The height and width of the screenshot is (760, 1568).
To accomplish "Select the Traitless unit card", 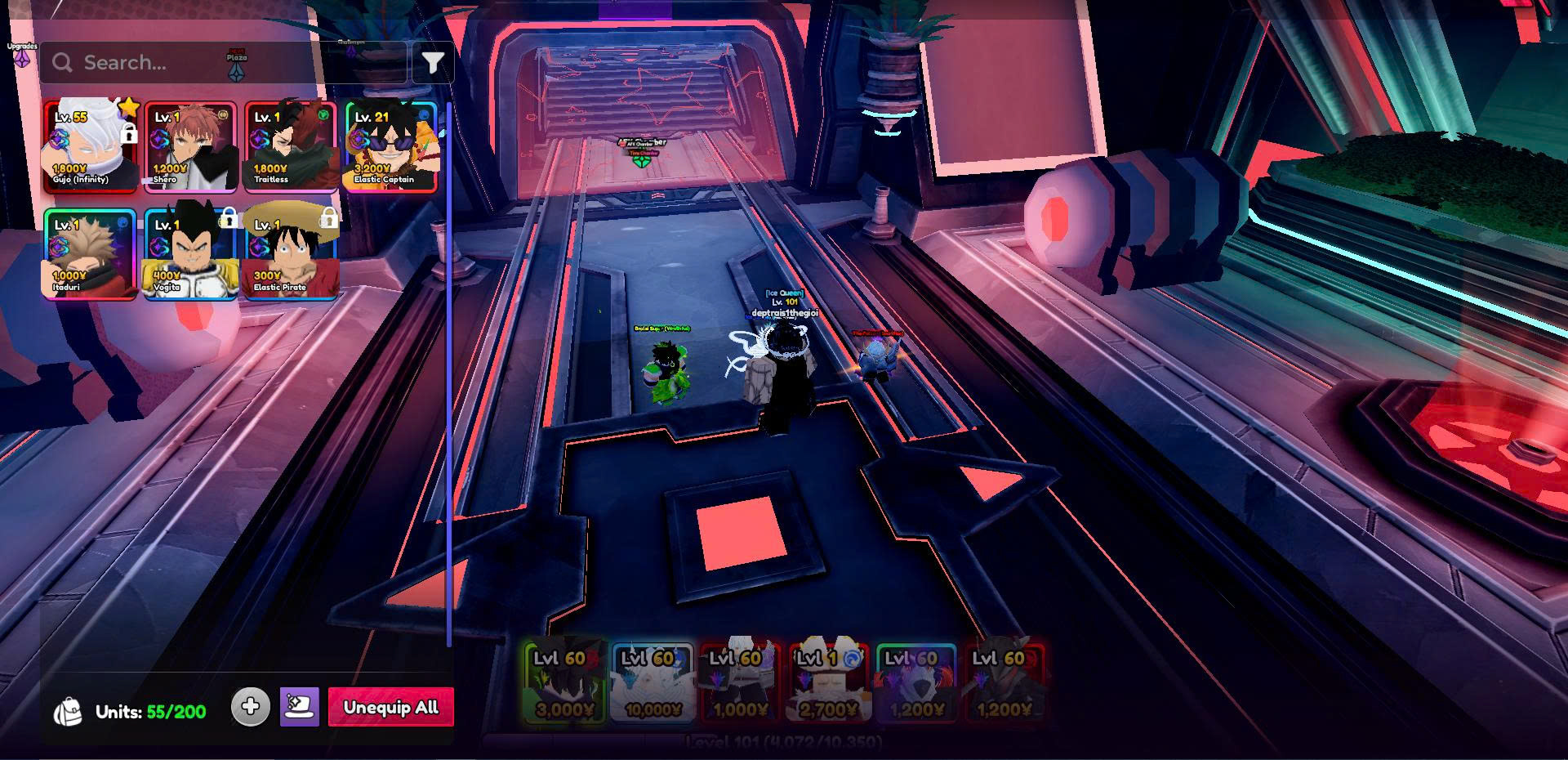I will (x=292, y=147).
